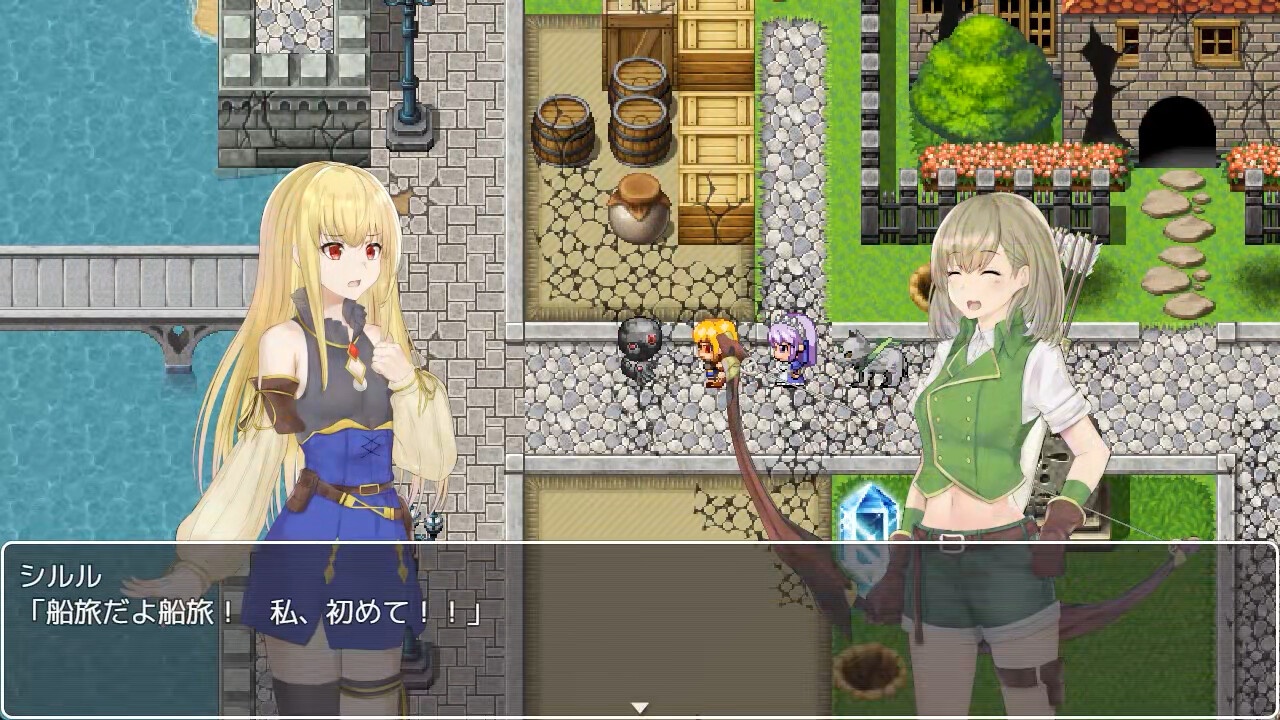The height and width of the screenshot is (720, 1280).
Task: Click the round green tree in the garden
Action: (x=985, y=80)
